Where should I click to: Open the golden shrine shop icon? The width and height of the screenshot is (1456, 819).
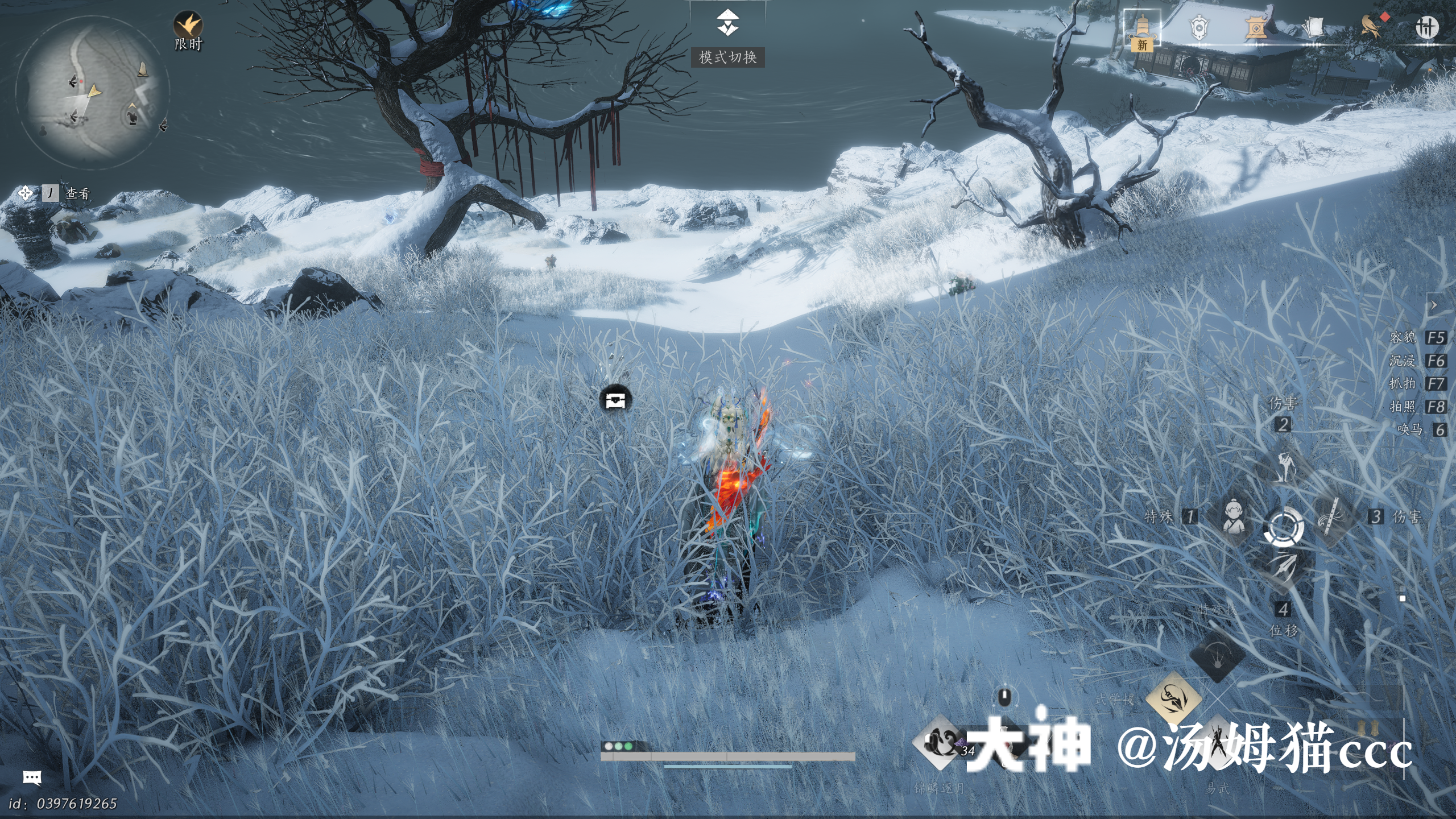click(1256, 27)
